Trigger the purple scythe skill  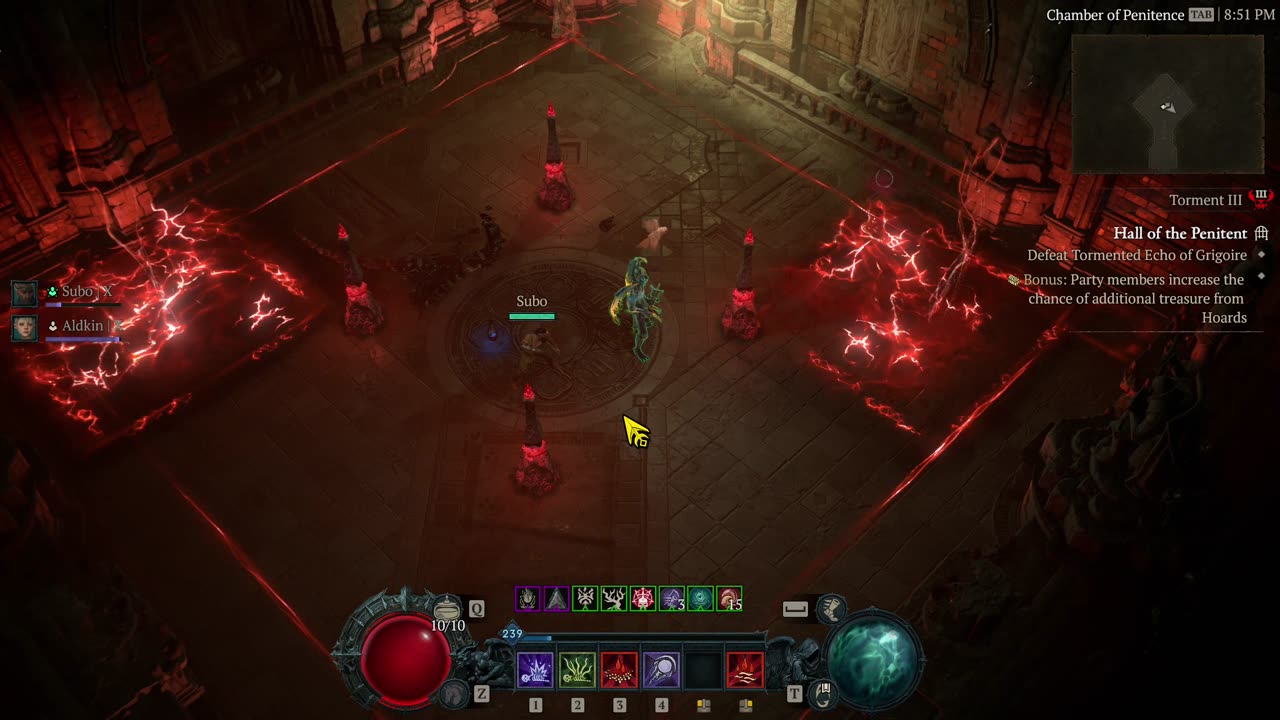tap(661, 670)
